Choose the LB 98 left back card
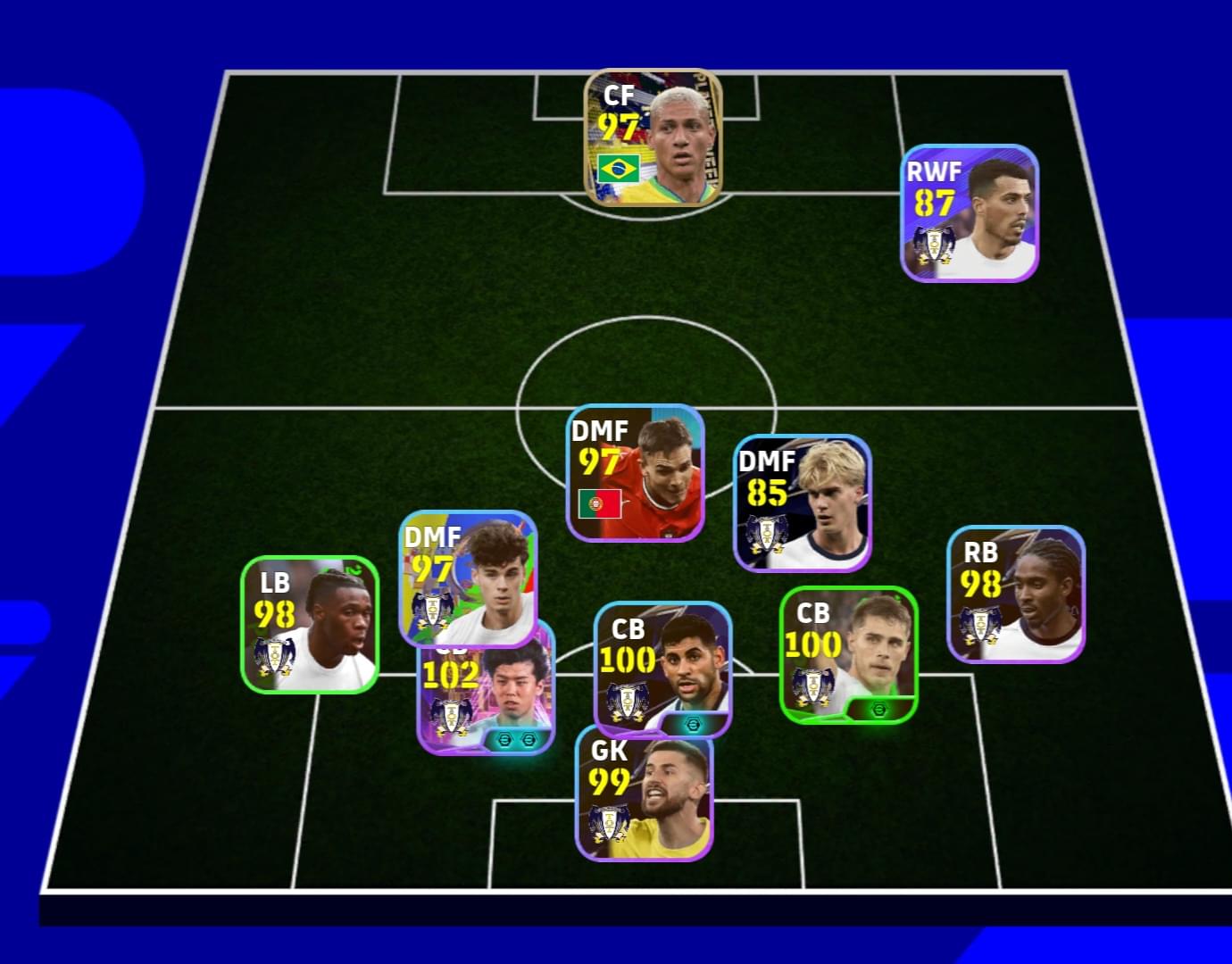Viewport: 1232px width, 964px height. (310, 624)
